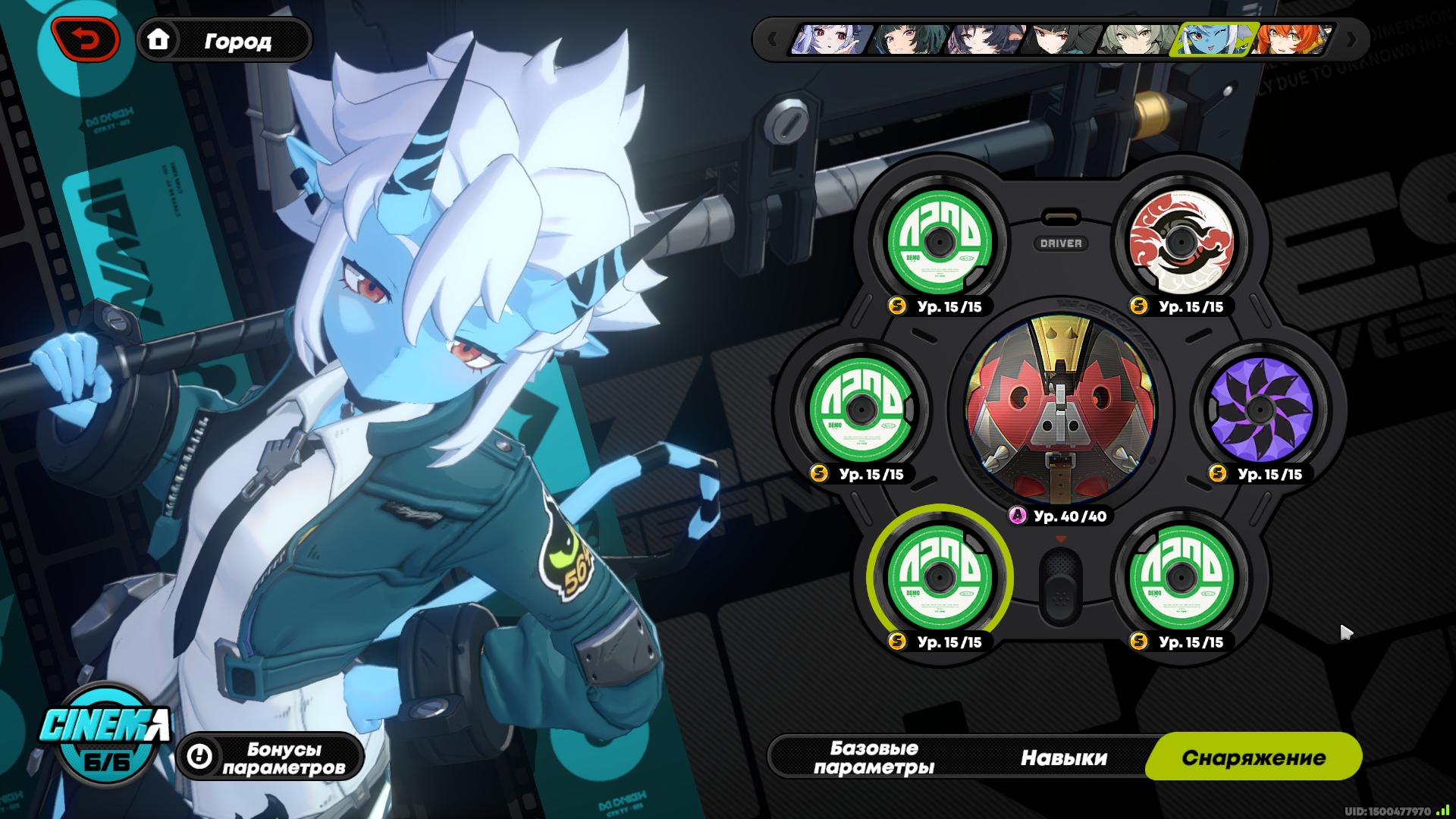Image resolution: width=1456 pixels, height=819 pixels.
Task: Switch to the Базовые параметры tab
Action: click(874, 758)
